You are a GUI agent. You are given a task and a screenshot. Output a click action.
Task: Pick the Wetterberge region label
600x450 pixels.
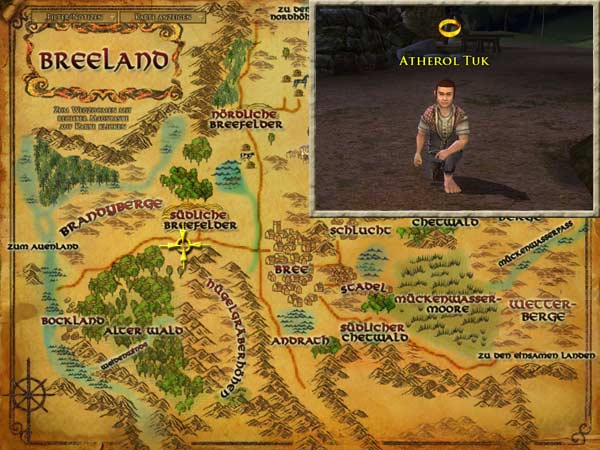[x=537, y=309]
